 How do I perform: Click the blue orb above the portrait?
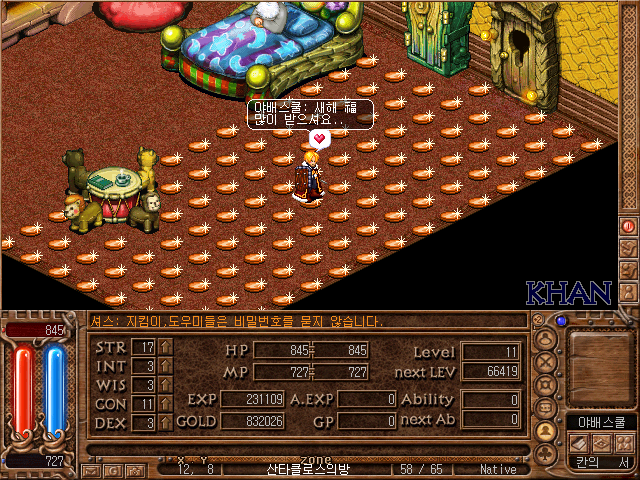(x=562, y=322)
